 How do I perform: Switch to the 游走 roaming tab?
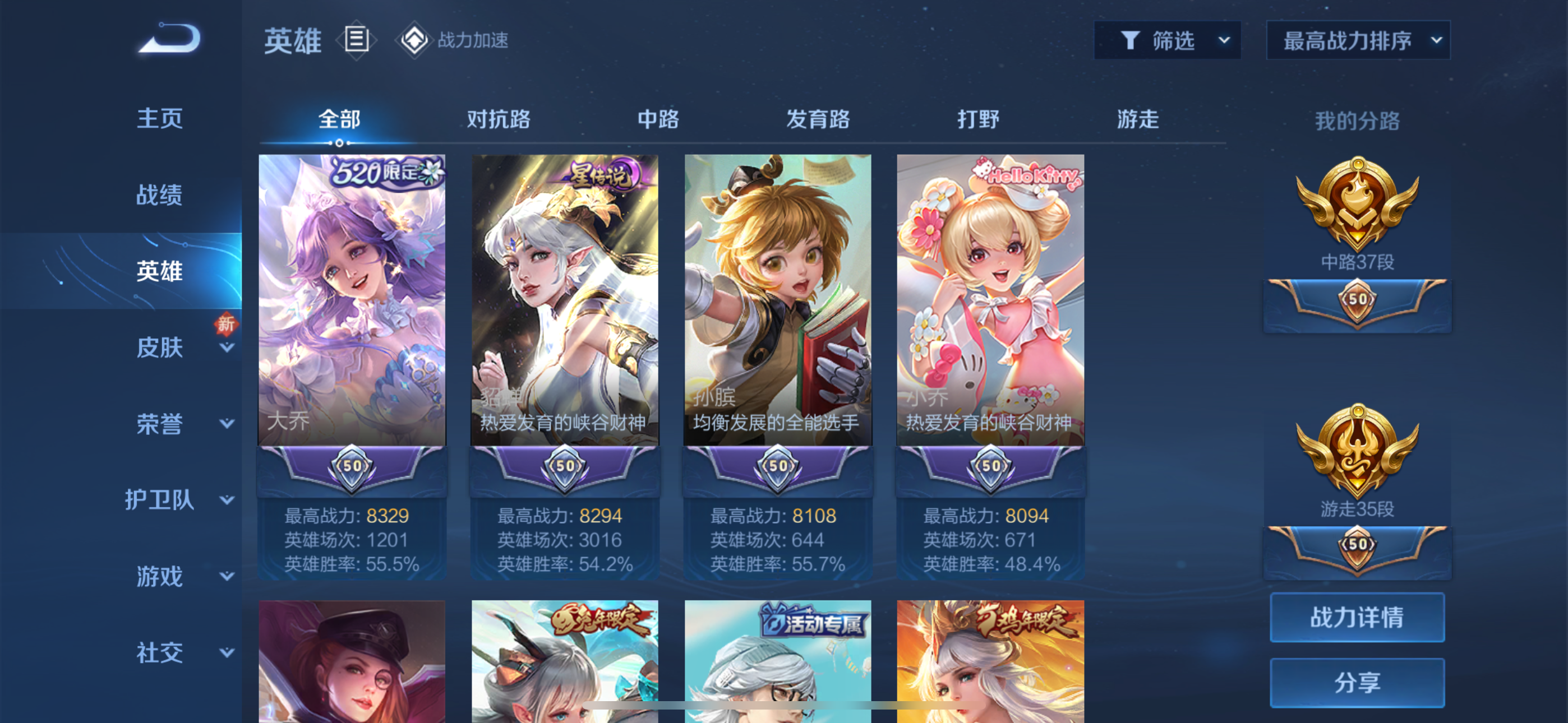(x=1137, y=119)
